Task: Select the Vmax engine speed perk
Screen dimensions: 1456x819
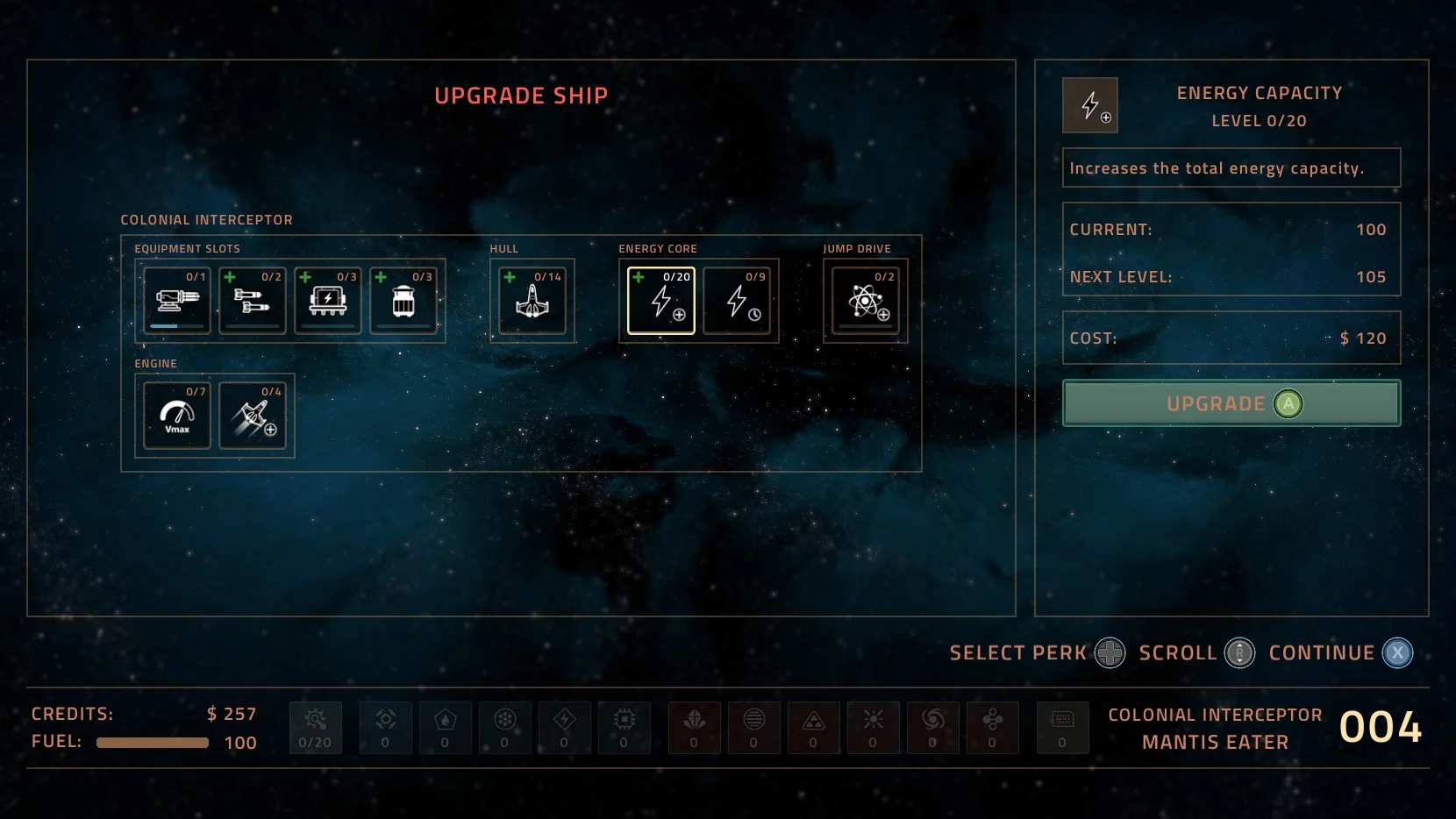Action: (x=177, y=416)
